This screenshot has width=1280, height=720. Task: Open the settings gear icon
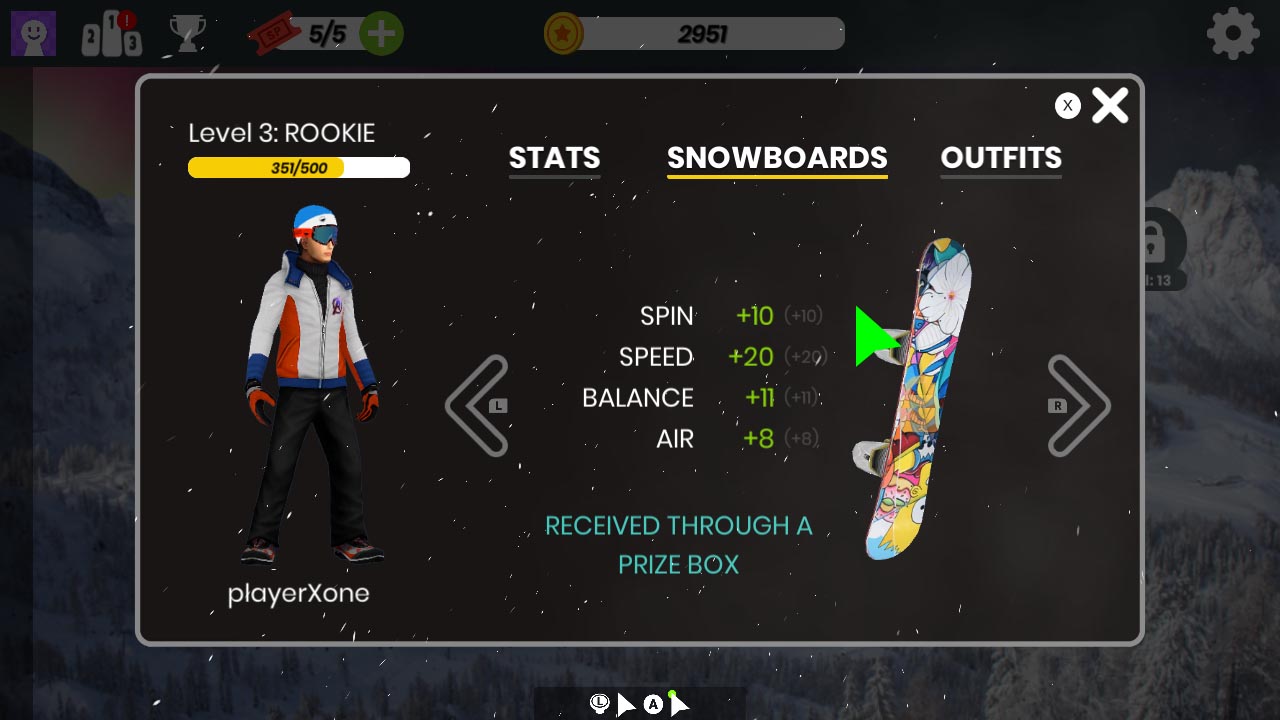(1233, 33)
